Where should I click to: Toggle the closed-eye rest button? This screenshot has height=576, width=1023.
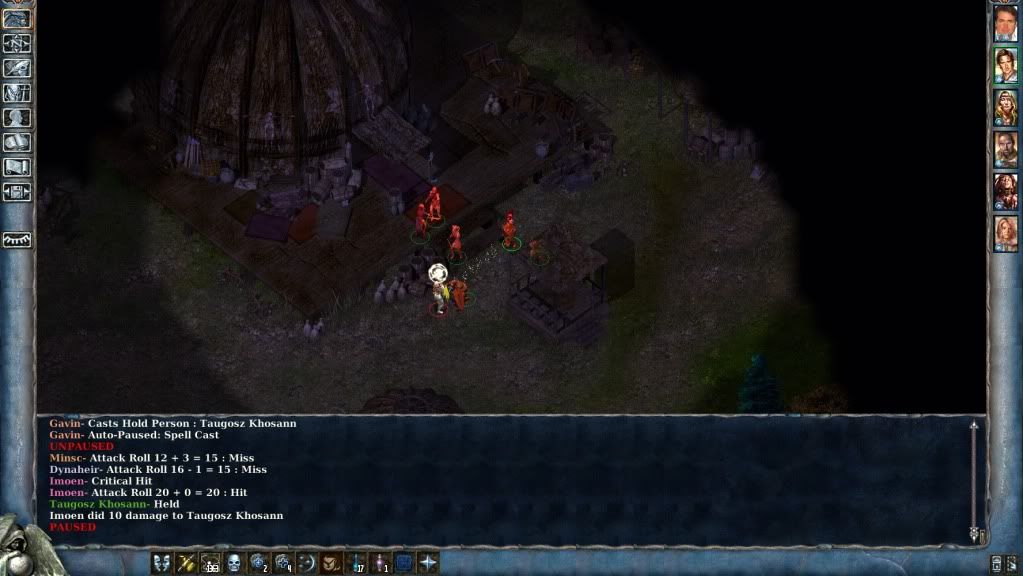(17, 240)
